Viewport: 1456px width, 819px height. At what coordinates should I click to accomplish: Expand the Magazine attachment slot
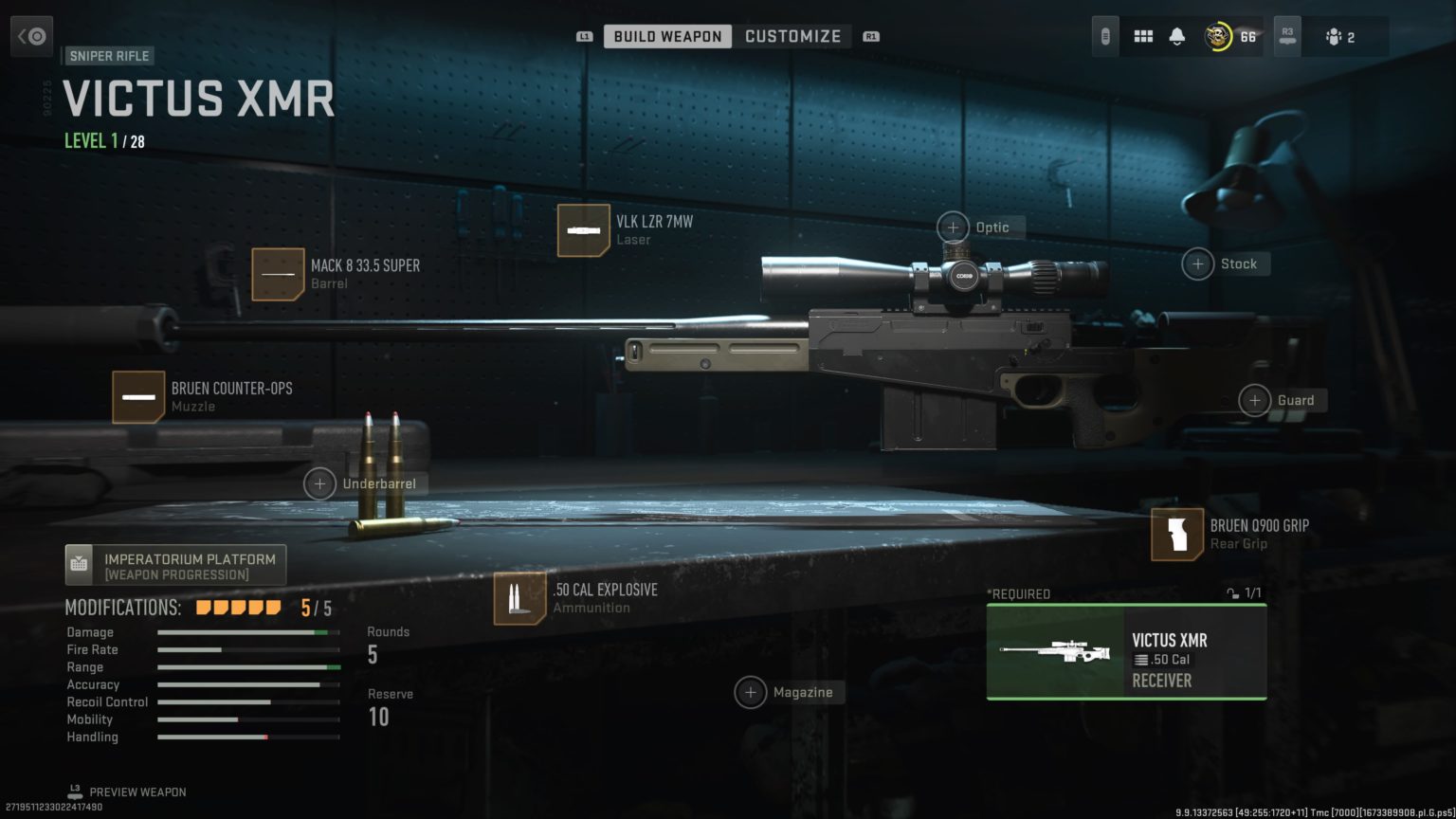click(x=752, y=692)
